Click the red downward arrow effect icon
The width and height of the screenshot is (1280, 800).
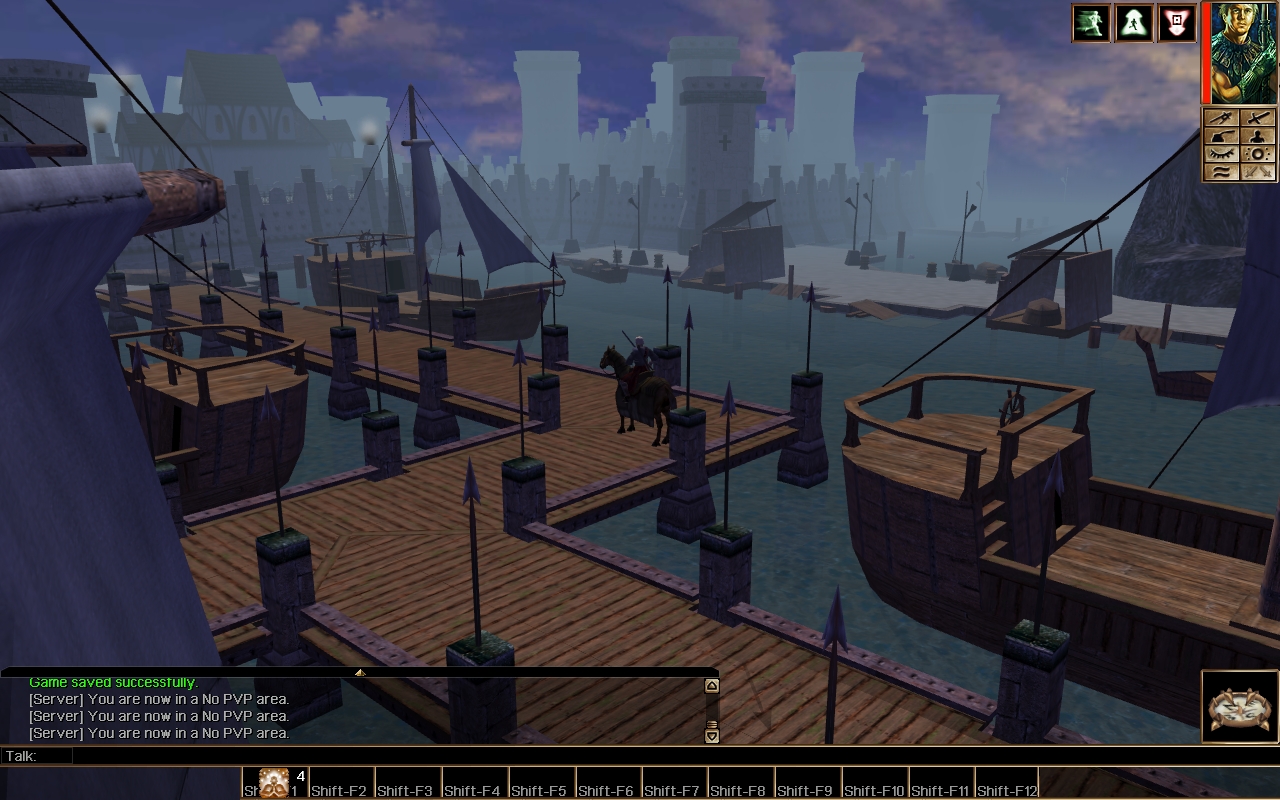point(1177,23)
